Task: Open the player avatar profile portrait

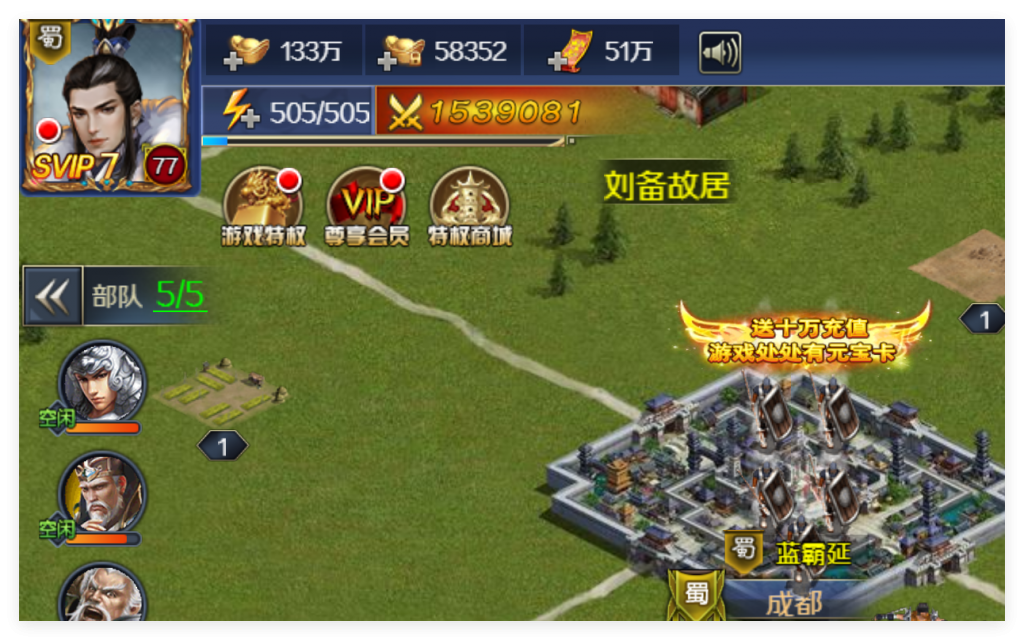Action: (x=108, y=105)
